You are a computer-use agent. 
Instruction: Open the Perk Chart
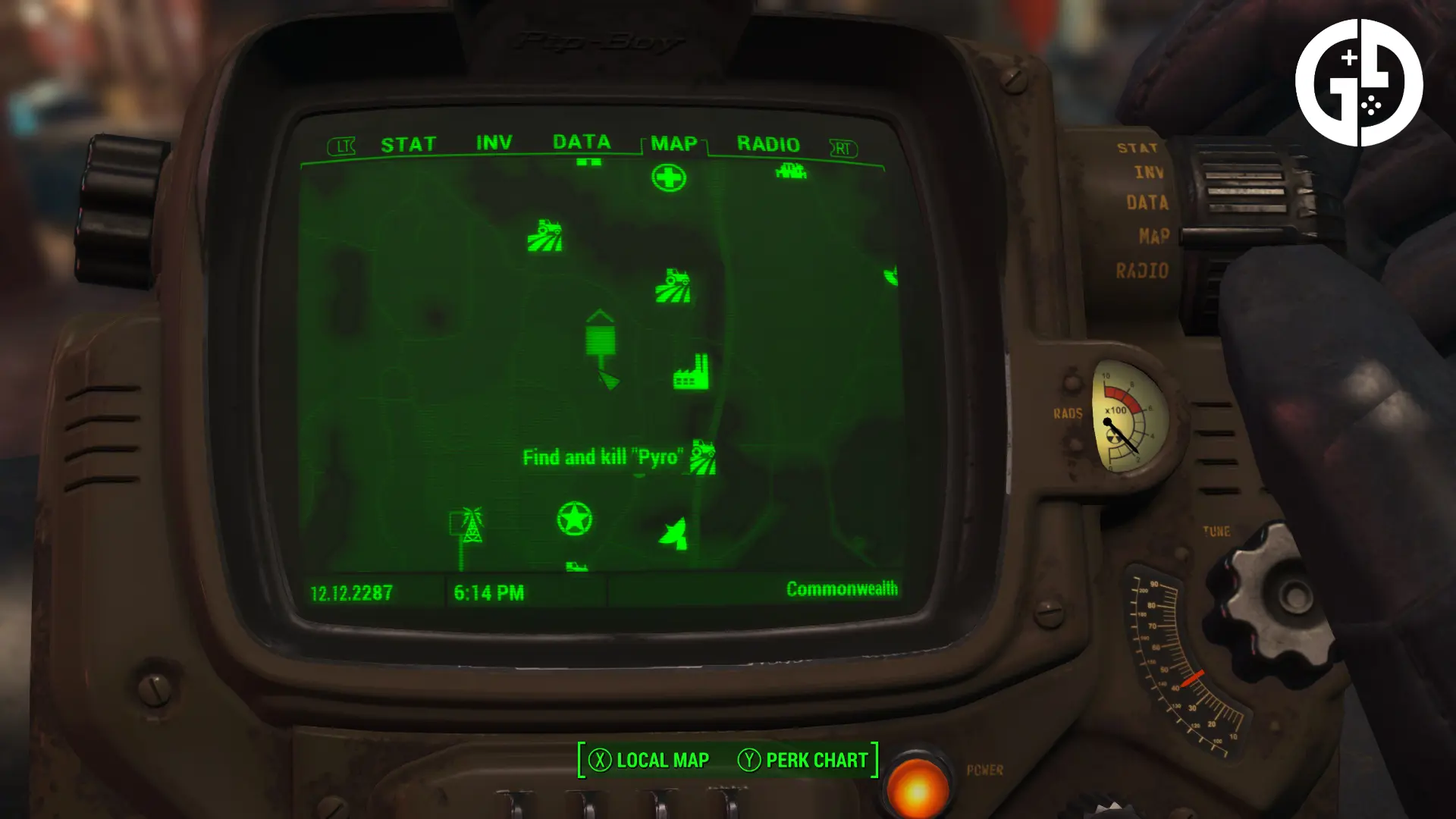tap(816, 760)
